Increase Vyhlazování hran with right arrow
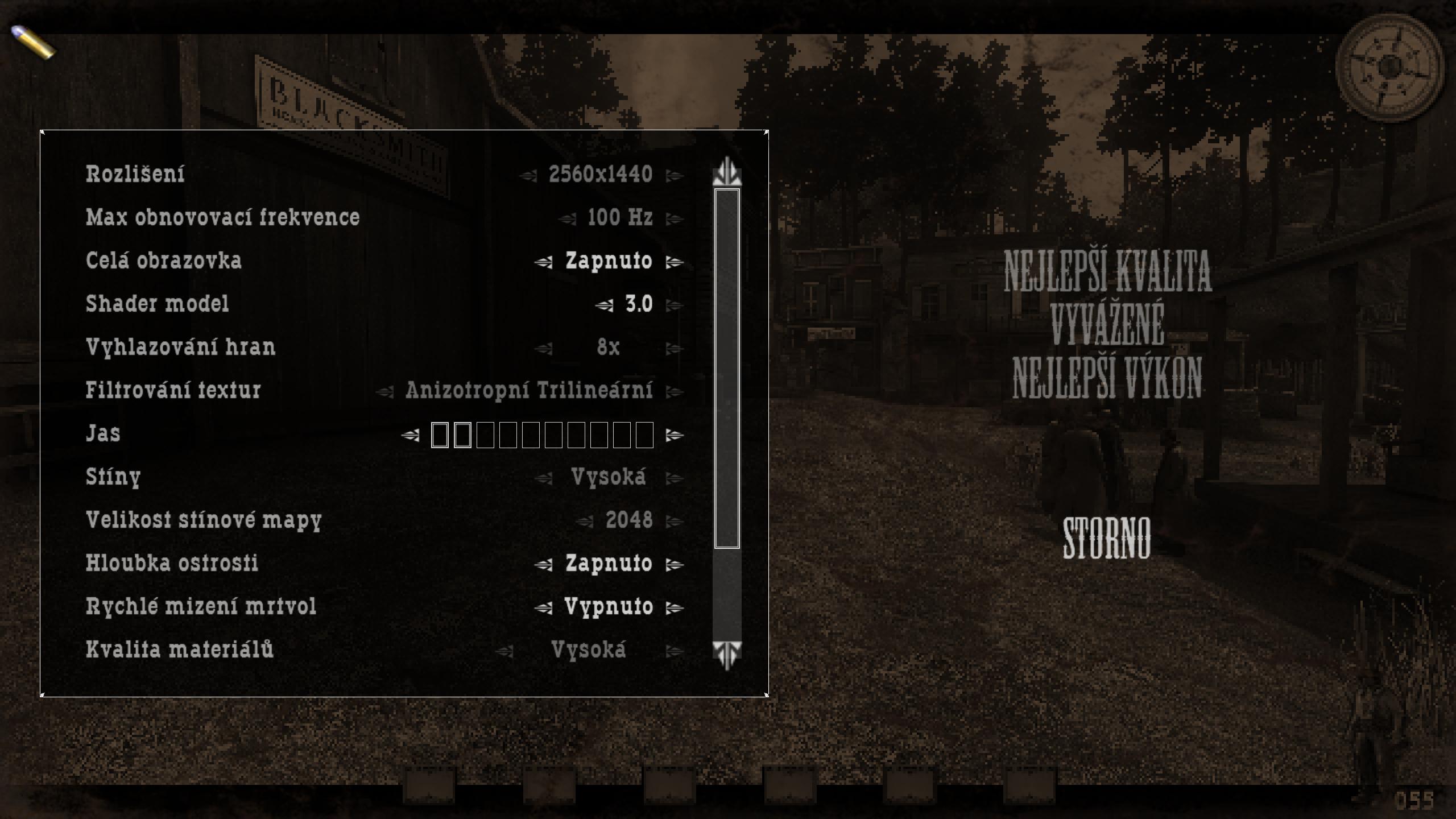The image size is (1456, 819). tap(674, 349)
